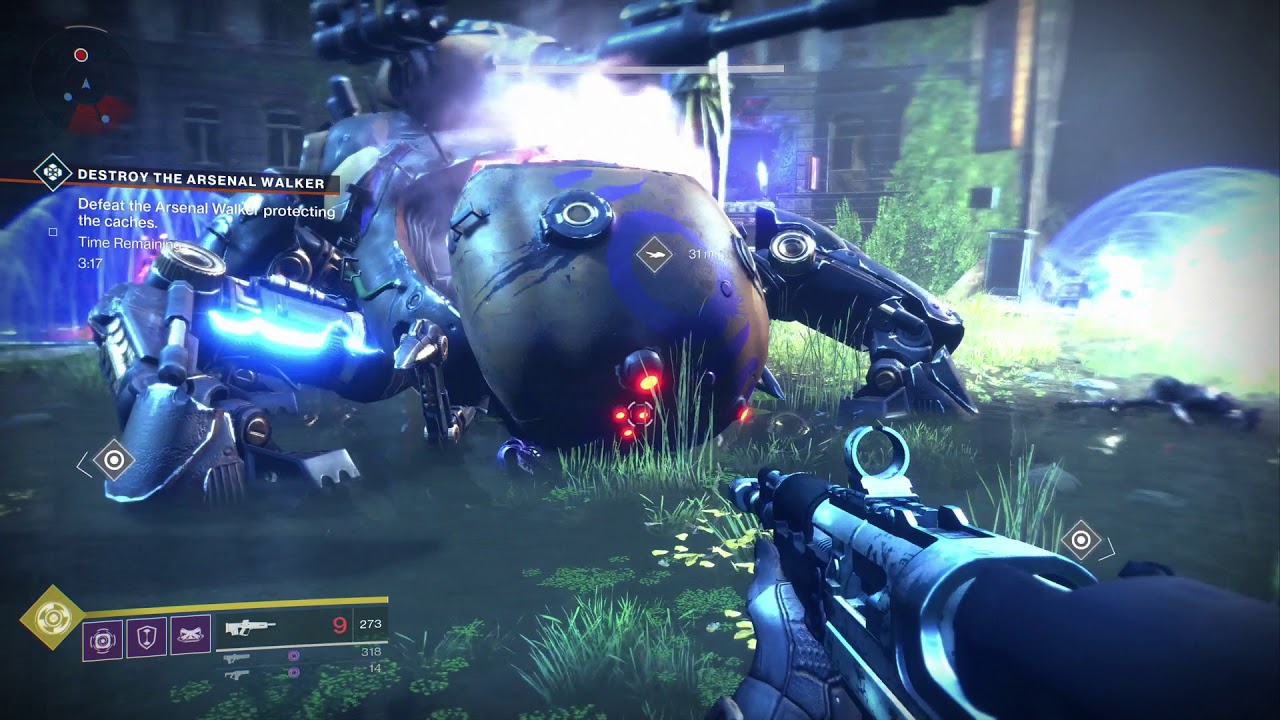Viewport: 1280px width, 720px height.
Task: Activate the class ability icon
Action: coord(190,636)
